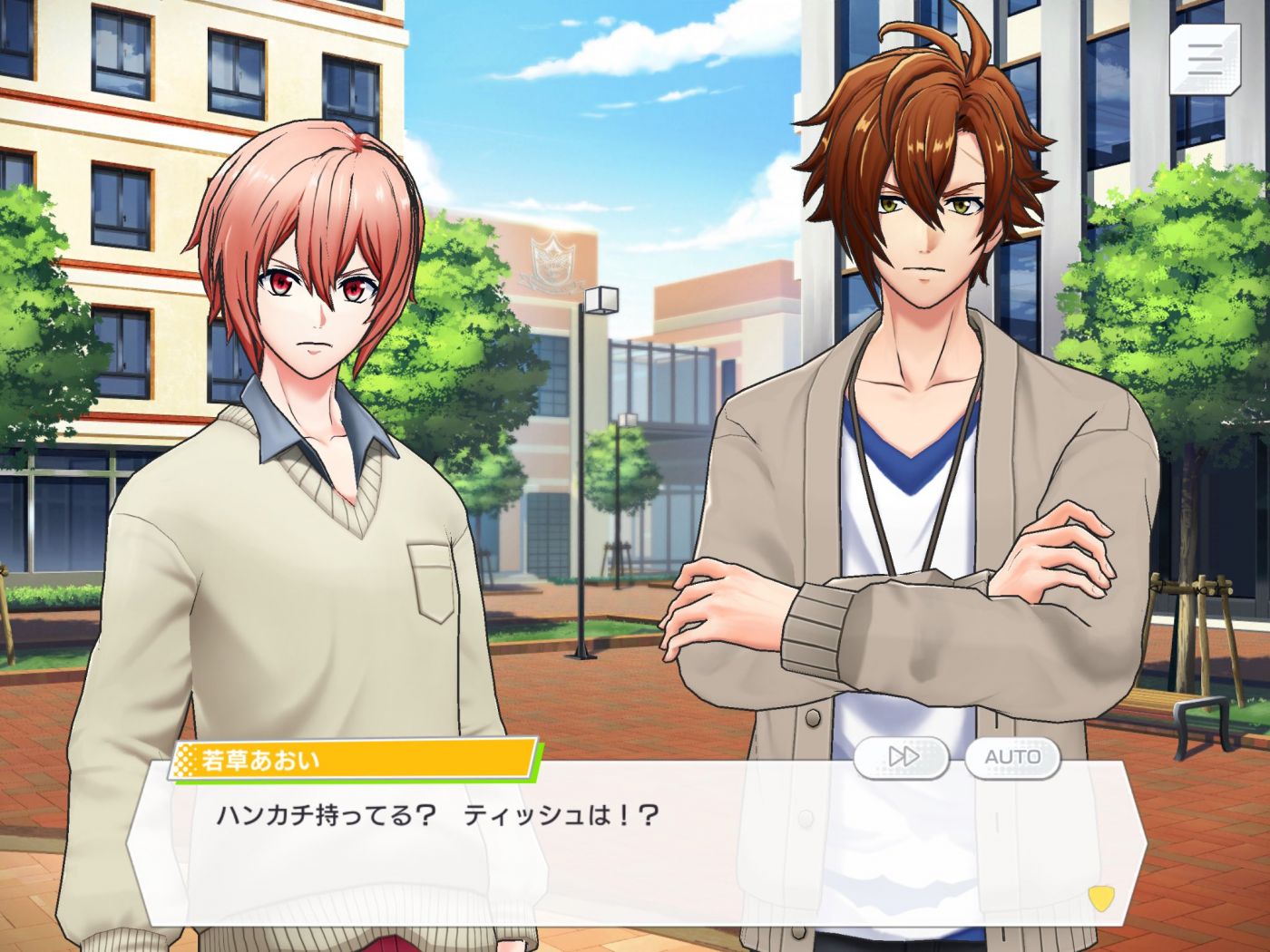Advance dialogue with yellow continue marker
Screen dimensions: 1270x952
1100,898
